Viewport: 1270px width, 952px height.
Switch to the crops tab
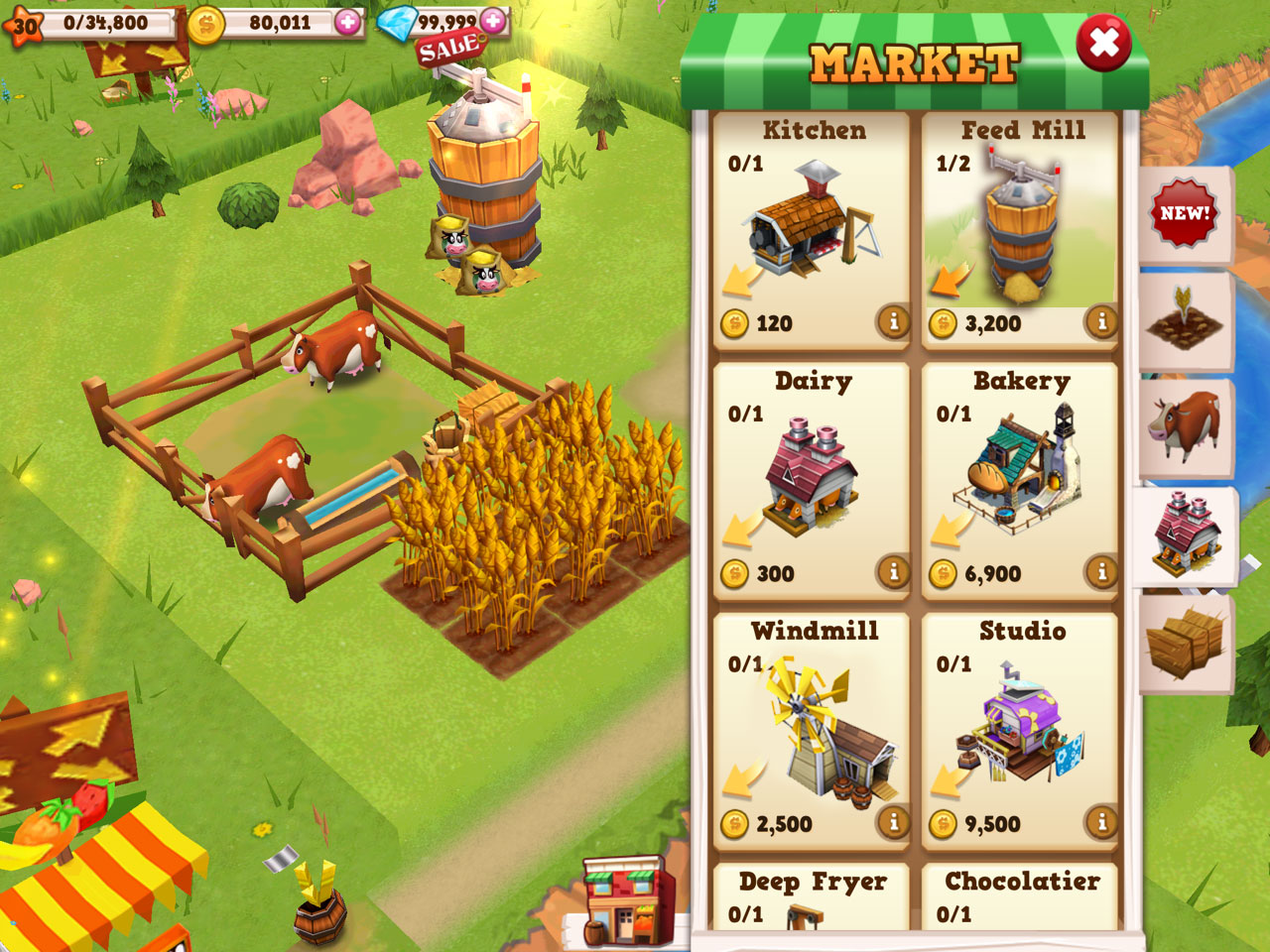click(x=1185, y=321)
